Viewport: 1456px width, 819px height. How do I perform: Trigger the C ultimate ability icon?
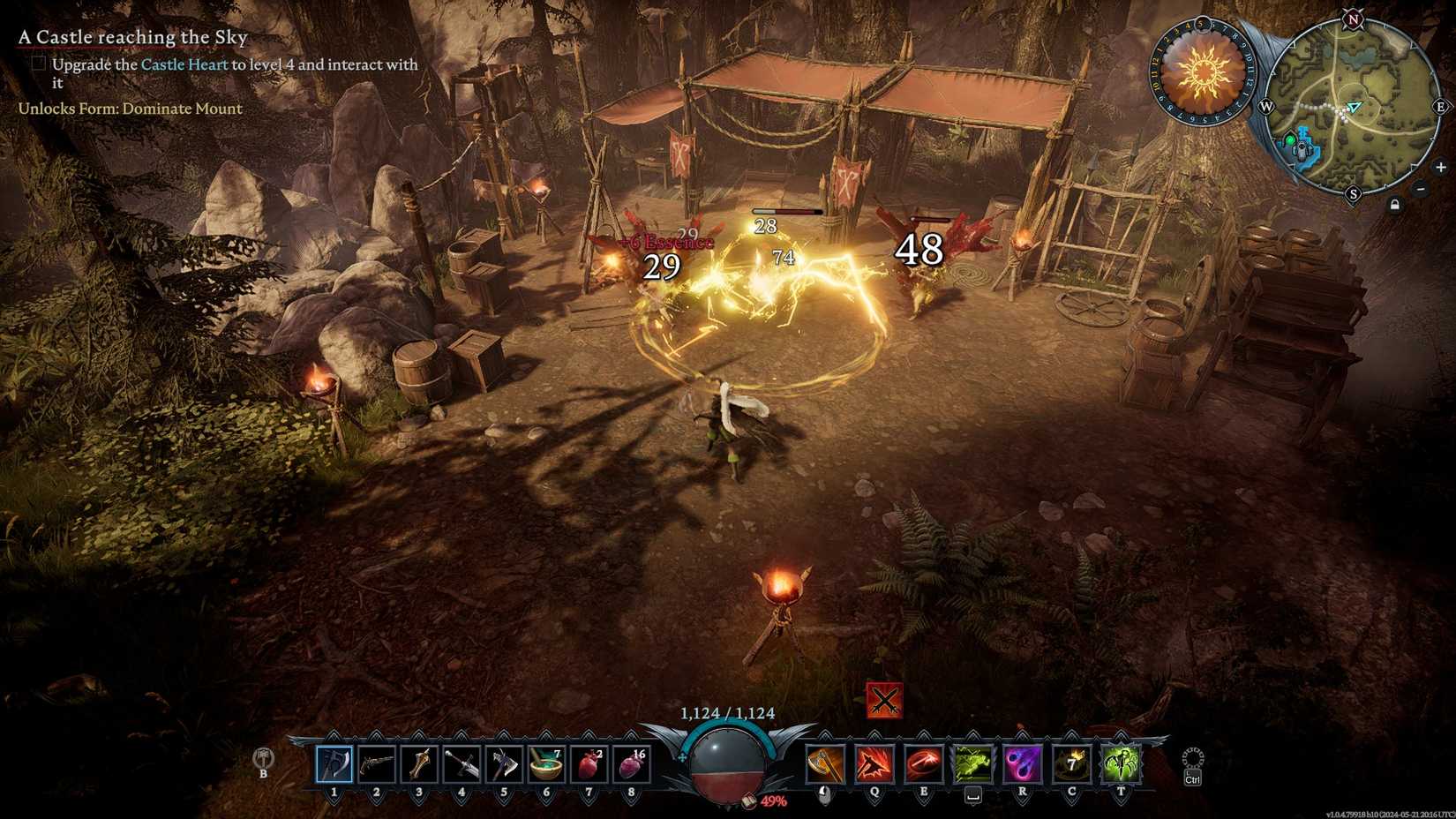click(1070, 766)
